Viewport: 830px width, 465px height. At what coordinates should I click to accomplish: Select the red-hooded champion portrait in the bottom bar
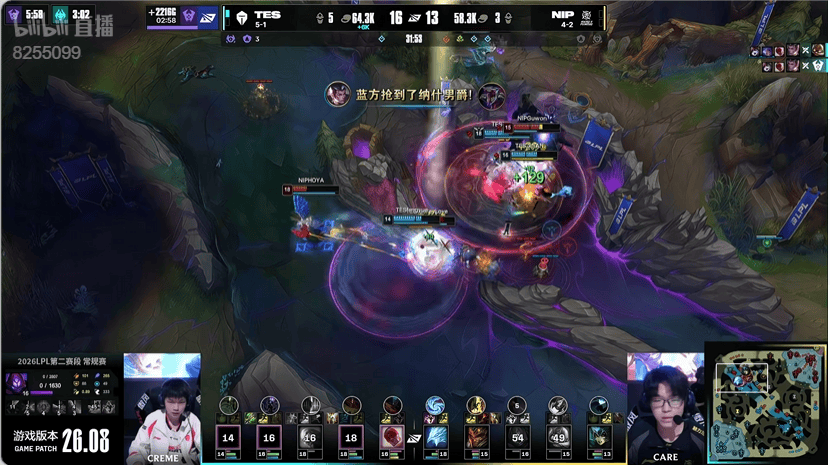[393, 437]
